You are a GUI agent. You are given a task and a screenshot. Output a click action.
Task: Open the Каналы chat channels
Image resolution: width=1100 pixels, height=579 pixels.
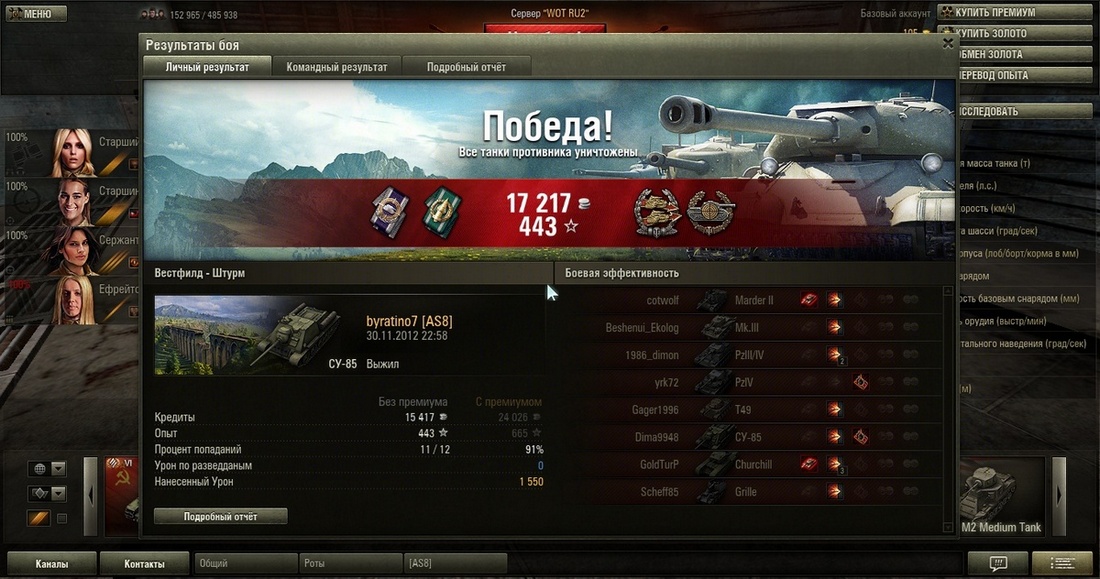(x=52, y=564)
